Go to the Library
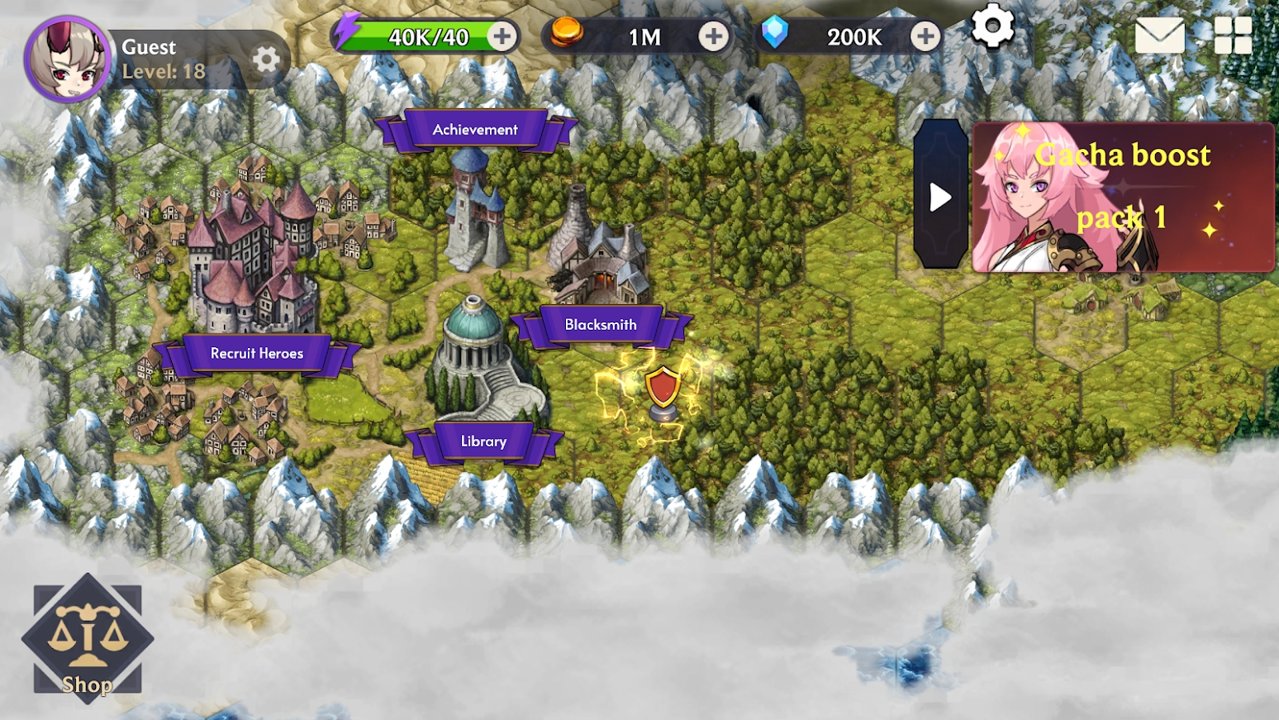Screen dimensions: 1279x720 pyautogui.click(x=483, y=441)
